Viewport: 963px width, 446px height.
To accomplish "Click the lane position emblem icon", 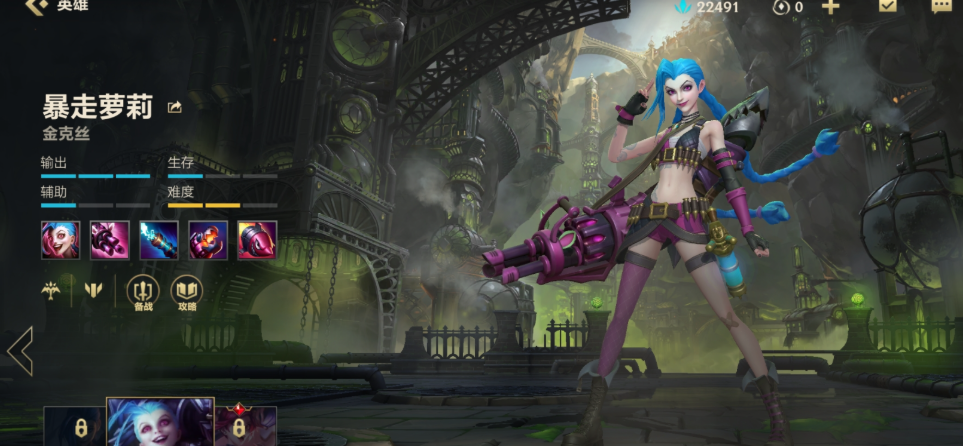I will tap(94, 290).
